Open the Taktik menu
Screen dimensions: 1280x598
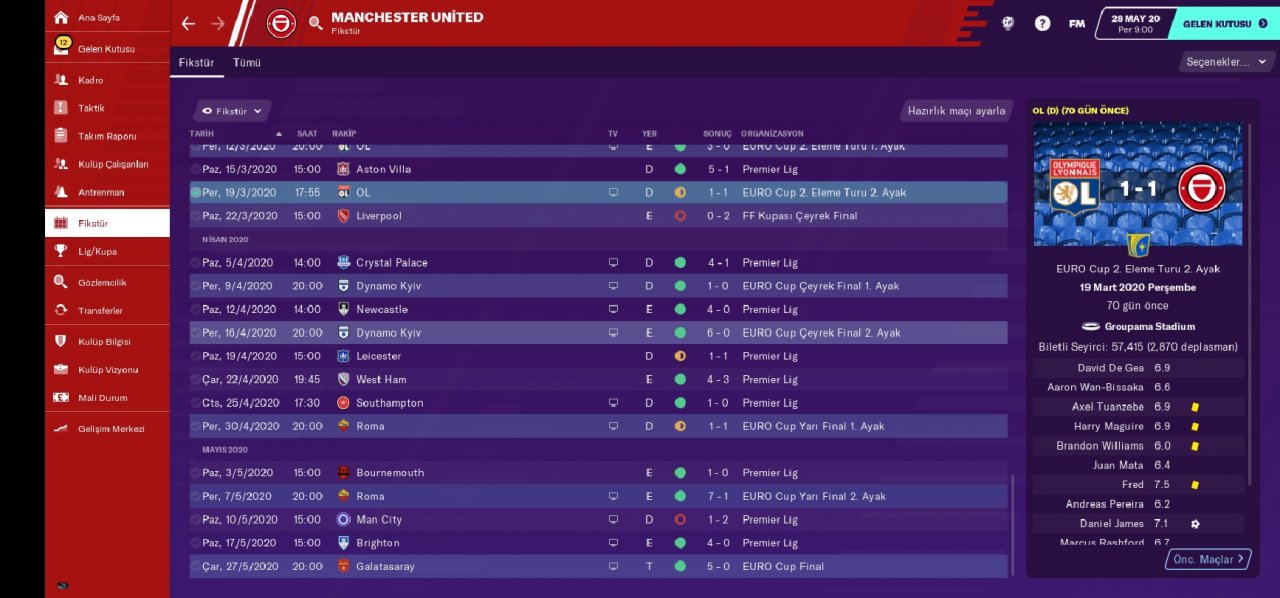click(91, 108)
